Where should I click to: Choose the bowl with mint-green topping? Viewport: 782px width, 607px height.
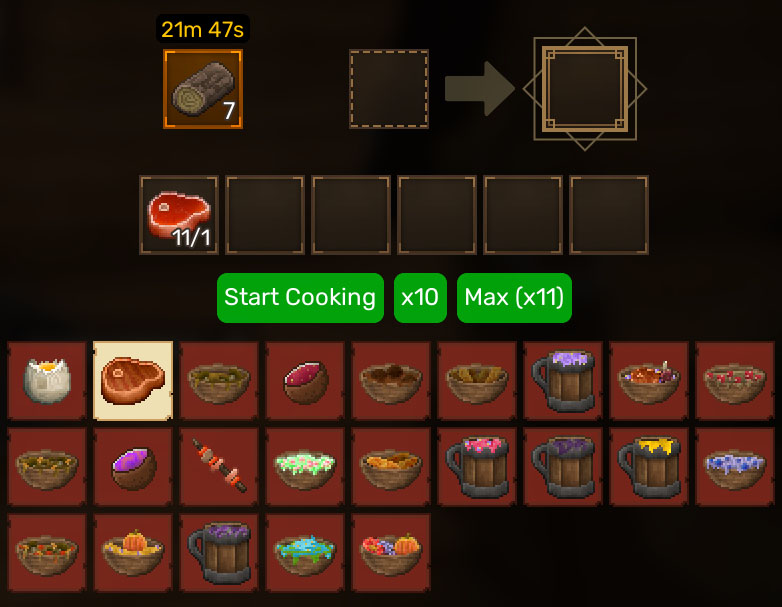click(305, 467)
